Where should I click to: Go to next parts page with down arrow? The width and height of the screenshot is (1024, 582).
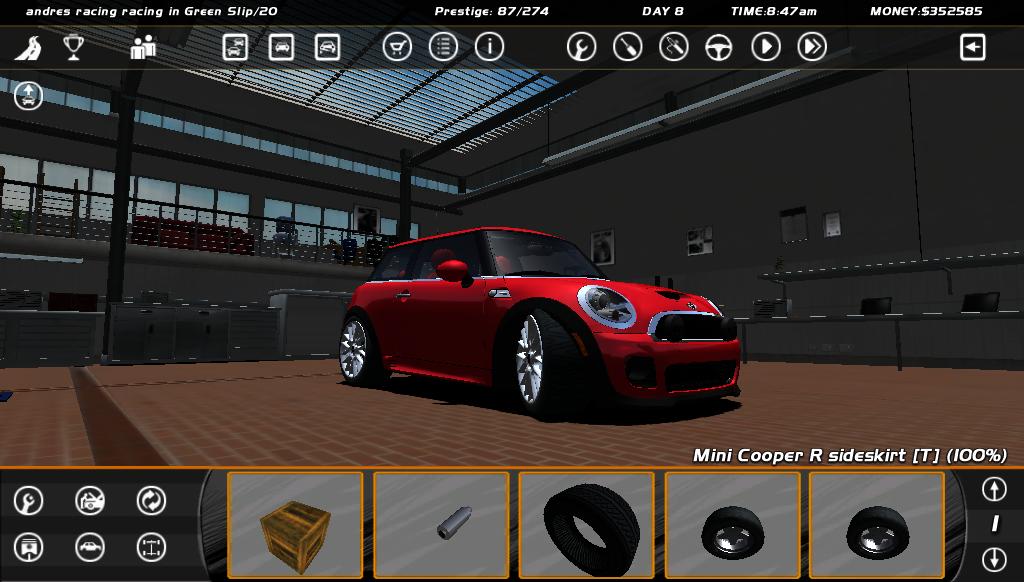(x=993, y=558)
